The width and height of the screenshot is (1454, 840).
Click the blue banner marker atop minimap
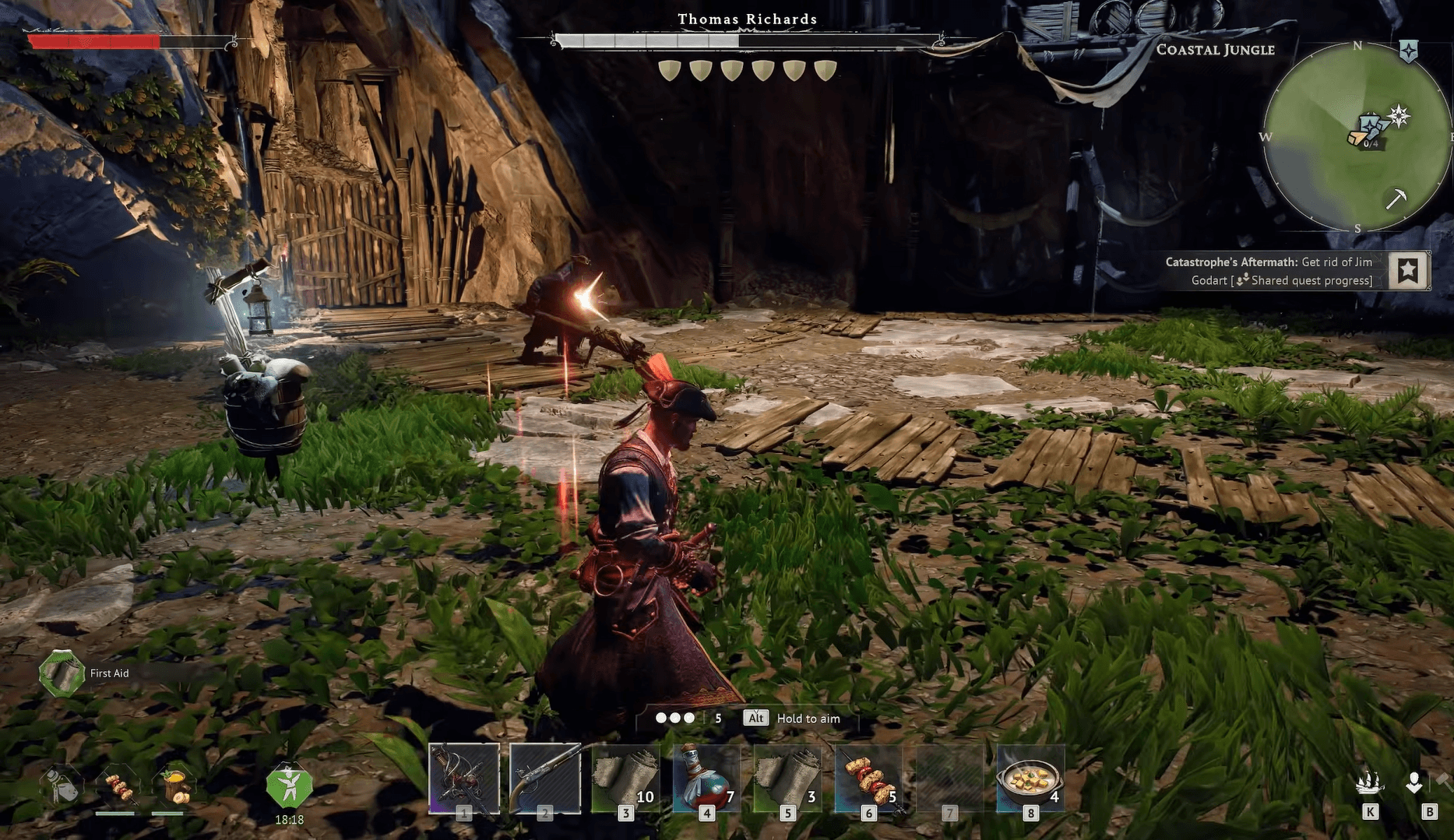click(x=1409, y=51)
